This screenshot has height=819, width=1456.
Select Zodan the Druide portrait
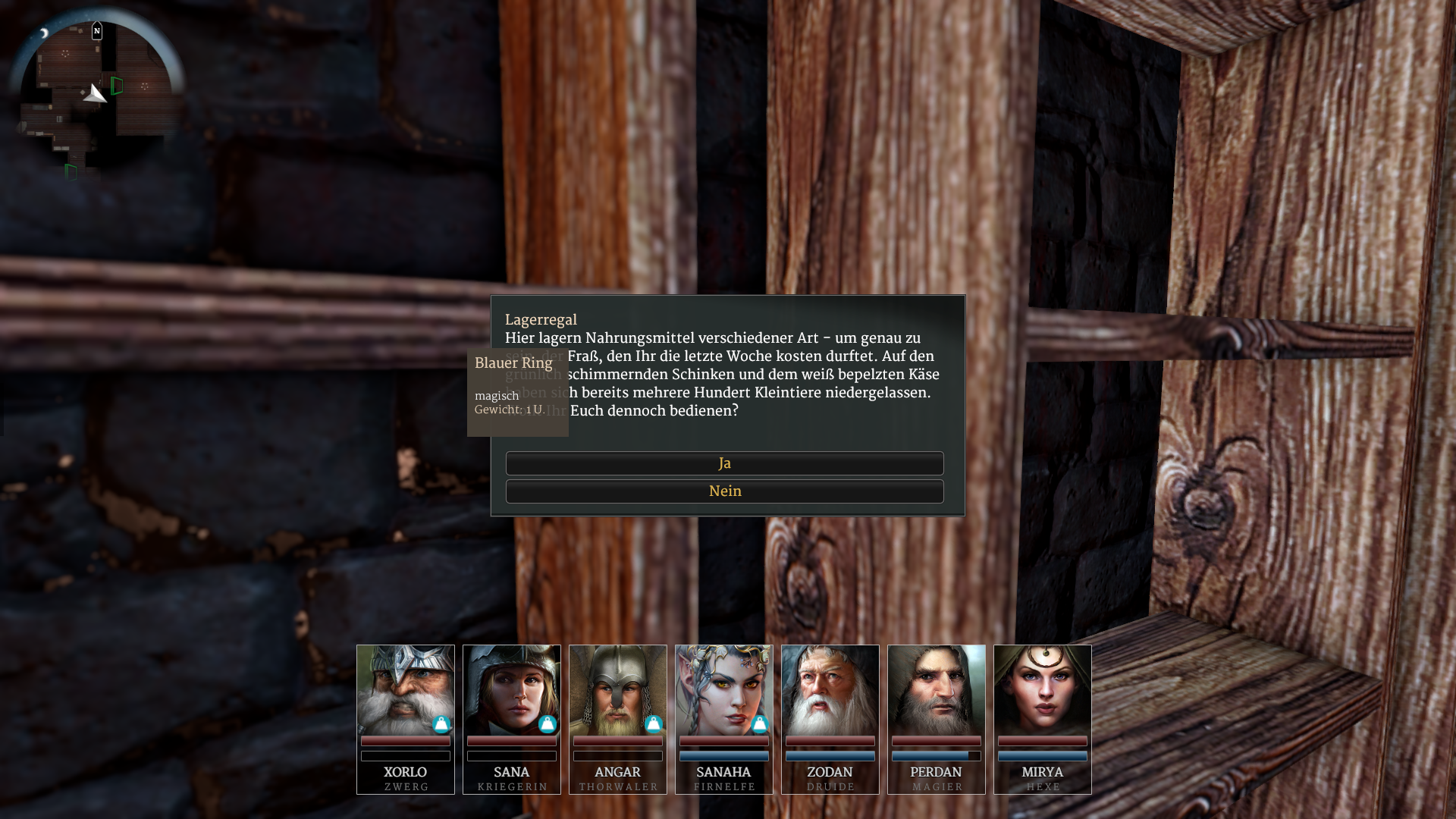tap(830, 690)
